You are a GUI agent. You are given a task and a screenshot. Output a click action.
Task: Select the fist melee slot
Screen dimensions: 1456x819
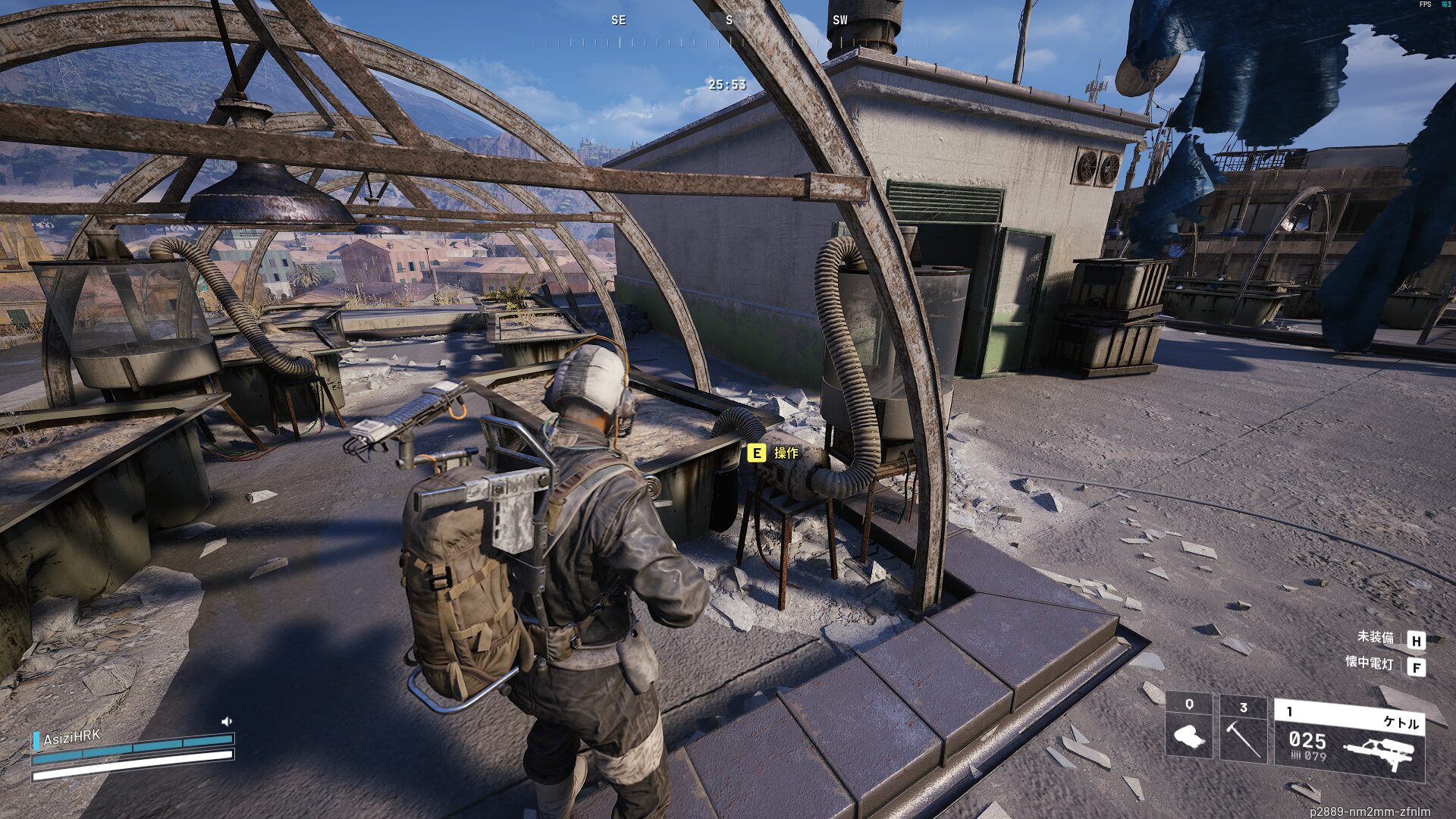point(1188,726)
